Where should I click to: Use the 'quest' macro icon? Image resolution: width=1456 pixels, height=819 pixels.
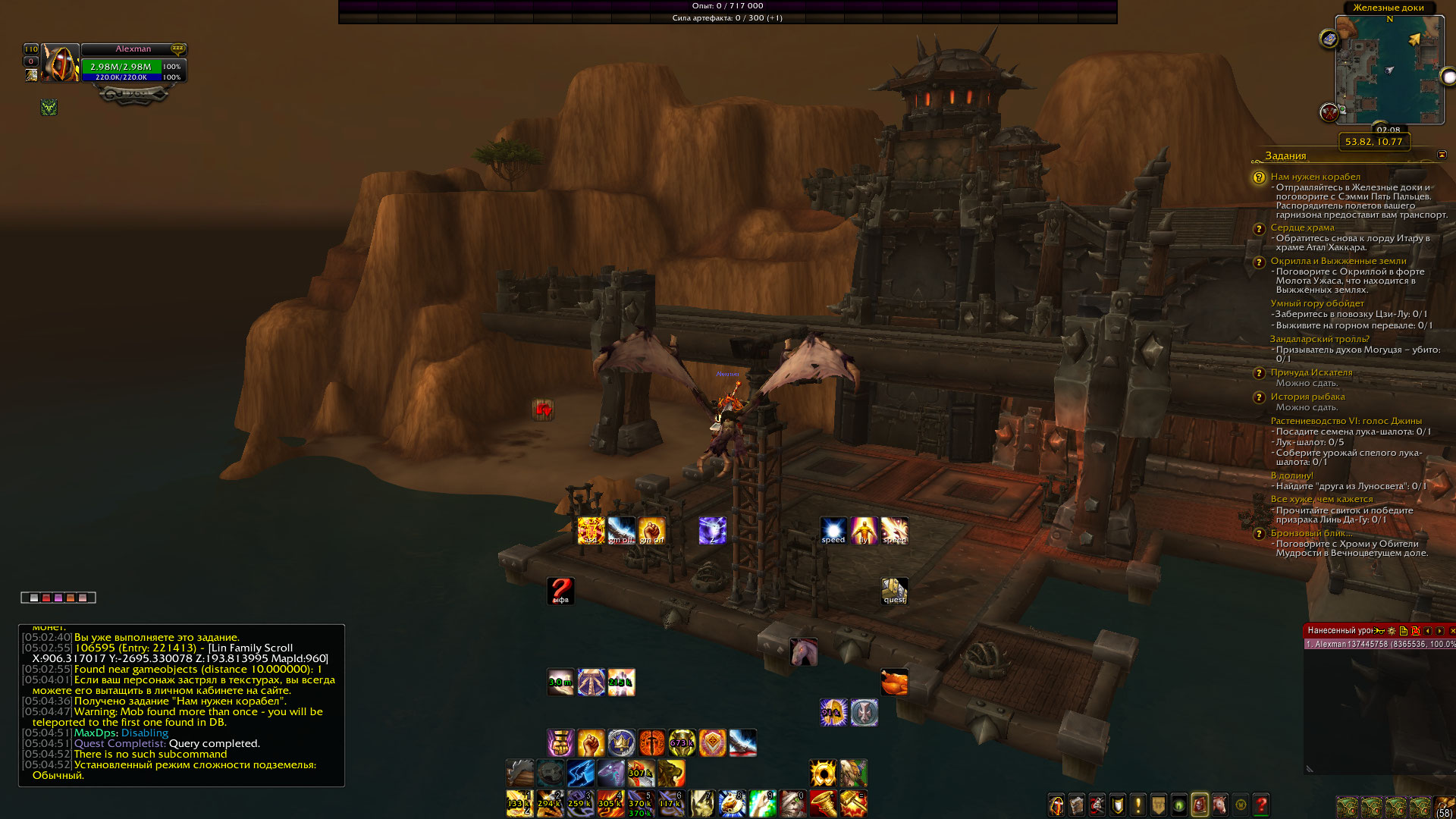[x=894, y=591]
